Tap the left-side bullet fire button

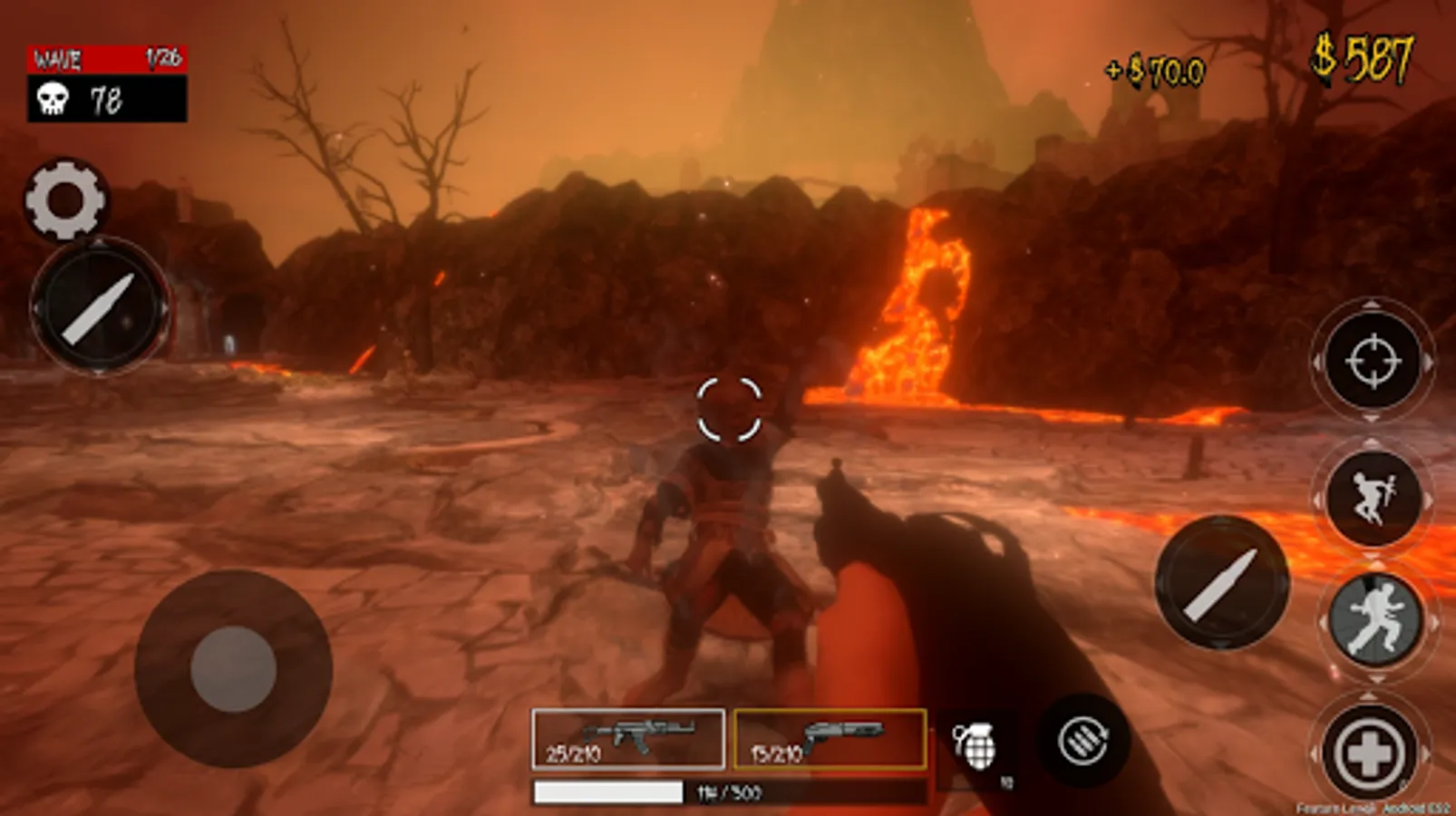[99, 307]
